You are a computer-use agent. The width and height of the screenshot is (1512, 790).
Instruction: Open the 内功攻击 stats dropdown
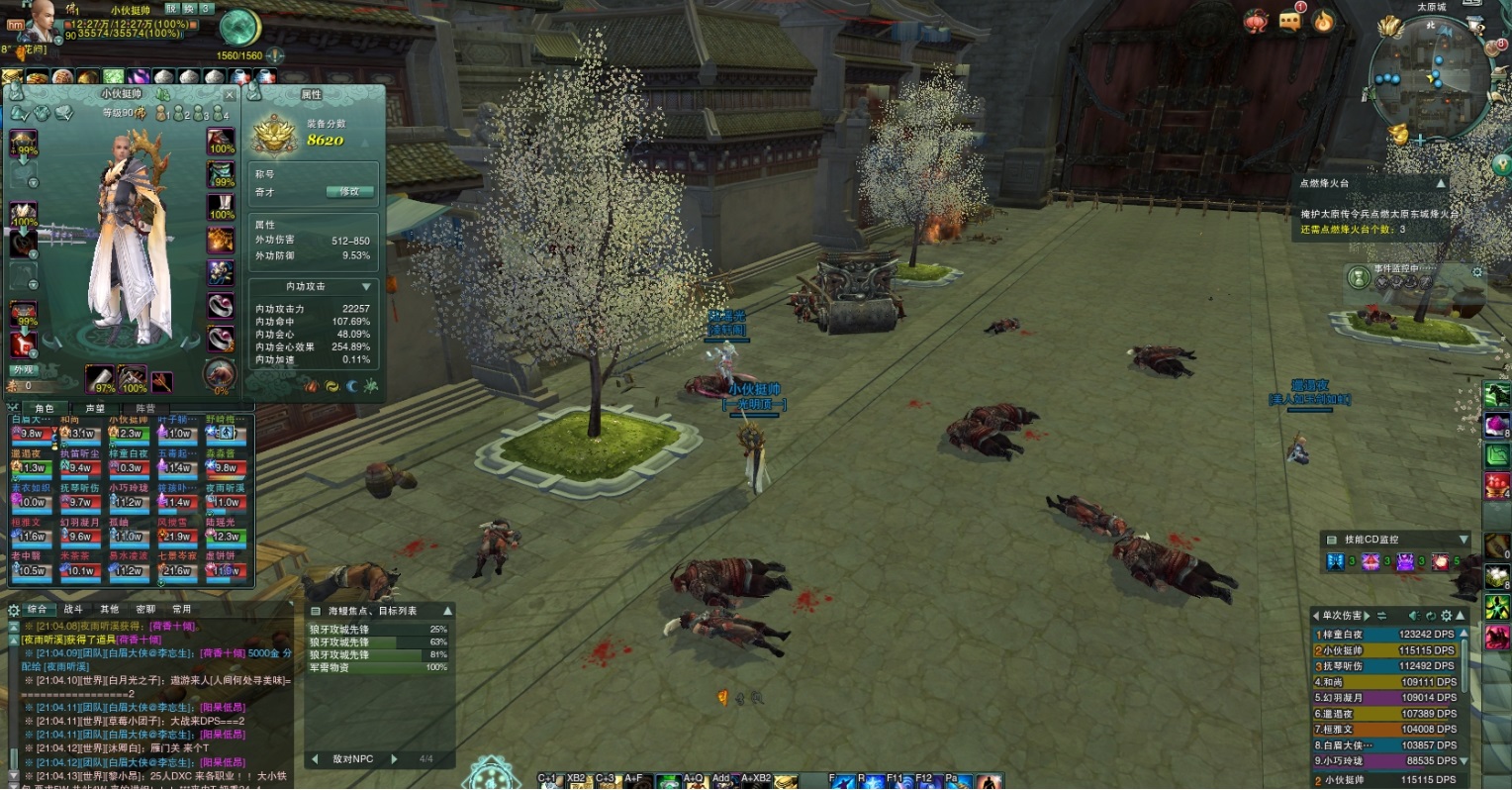366,286
